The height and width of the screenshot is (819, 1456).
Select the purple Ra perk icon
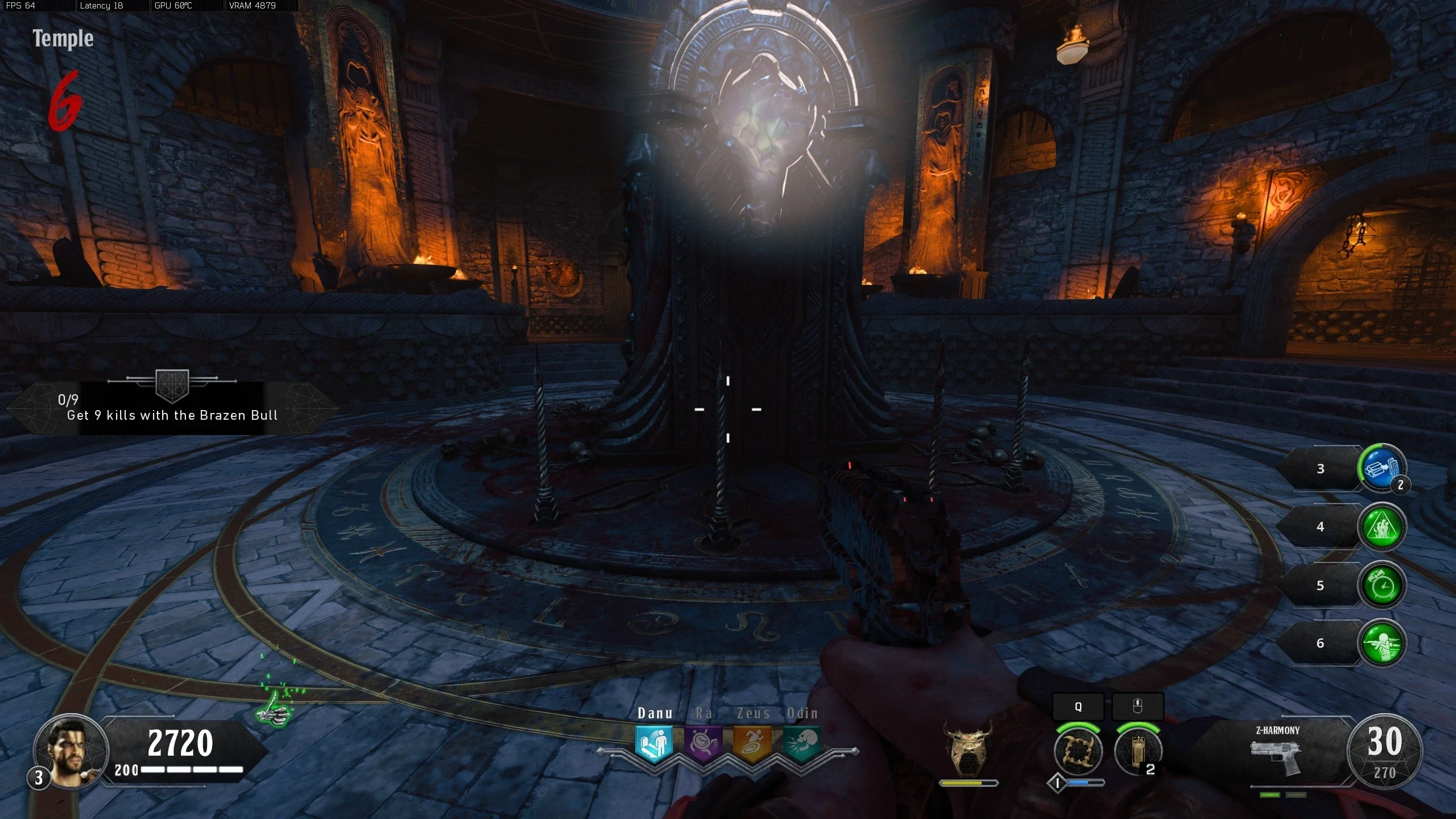click(x=703, y=743)
